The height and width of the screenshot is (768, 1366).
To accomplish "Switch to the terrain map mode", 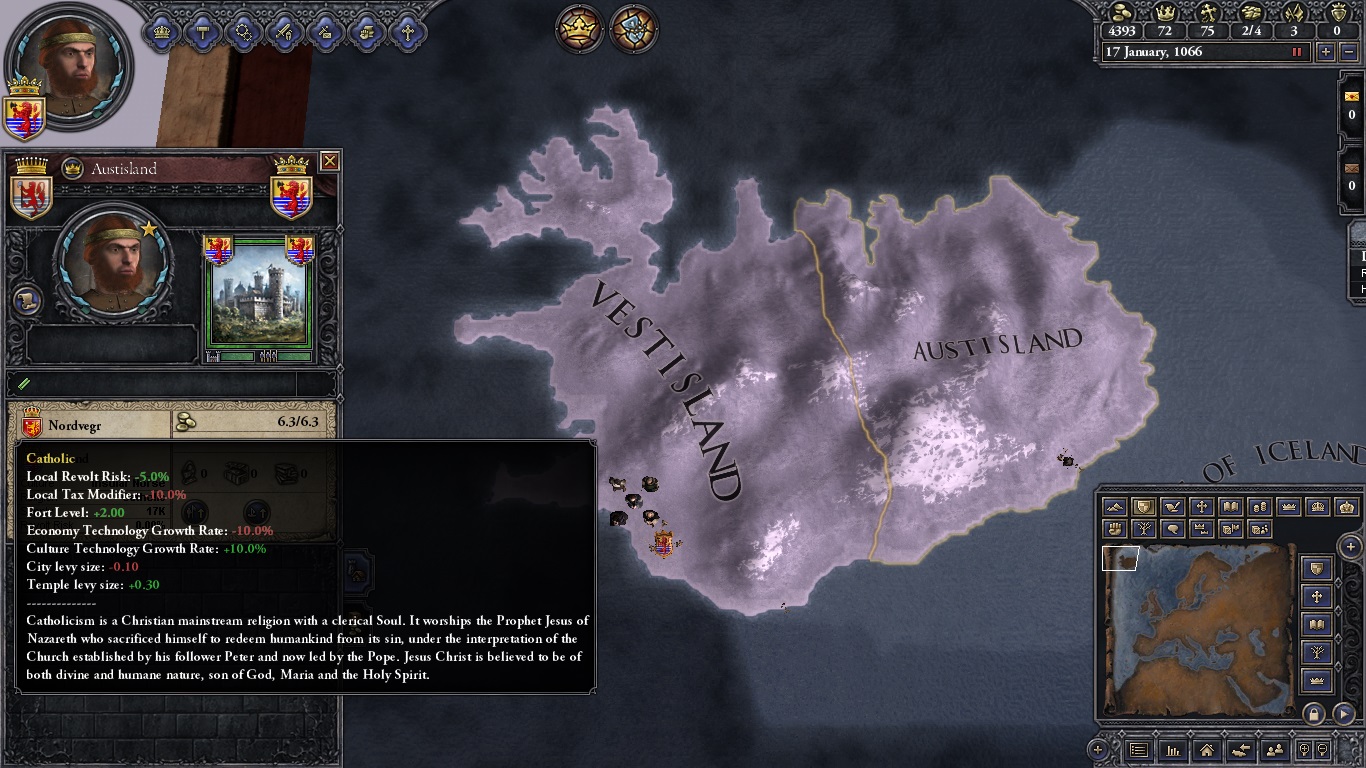I will click(x=1115, y=507).
